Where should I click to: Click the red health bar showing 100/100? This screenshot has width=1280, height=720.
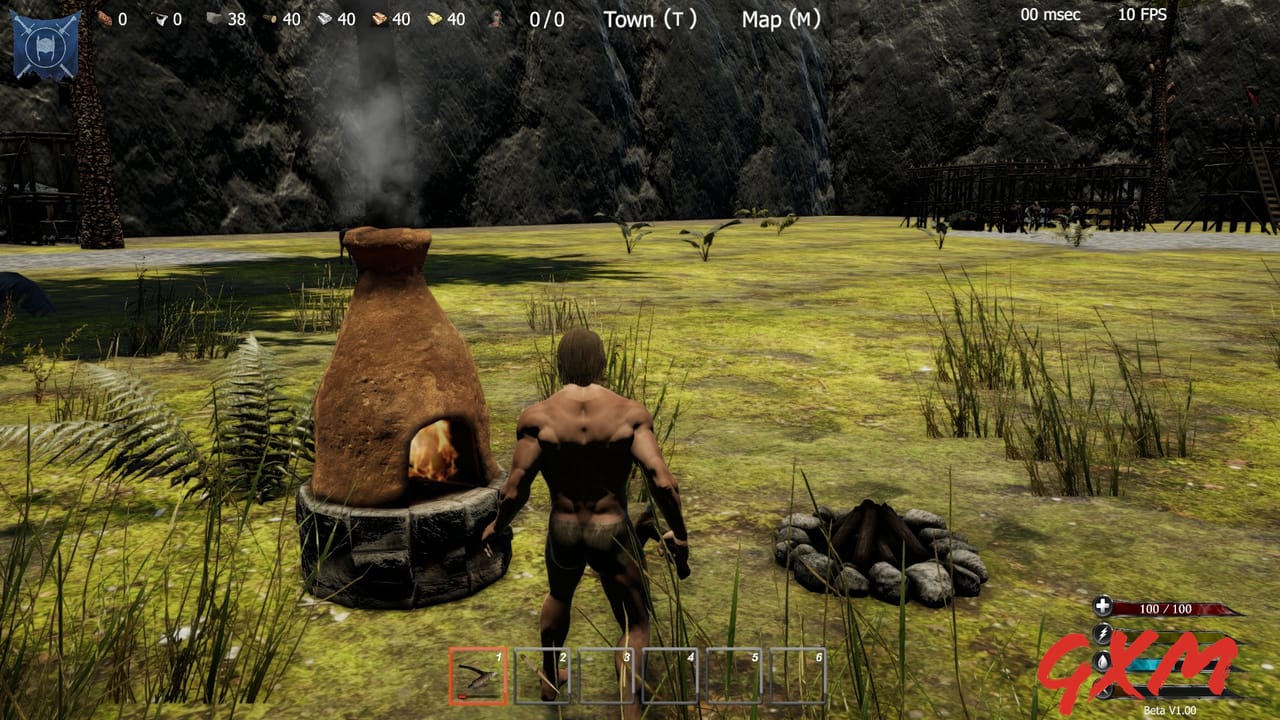coord(1165,608)
